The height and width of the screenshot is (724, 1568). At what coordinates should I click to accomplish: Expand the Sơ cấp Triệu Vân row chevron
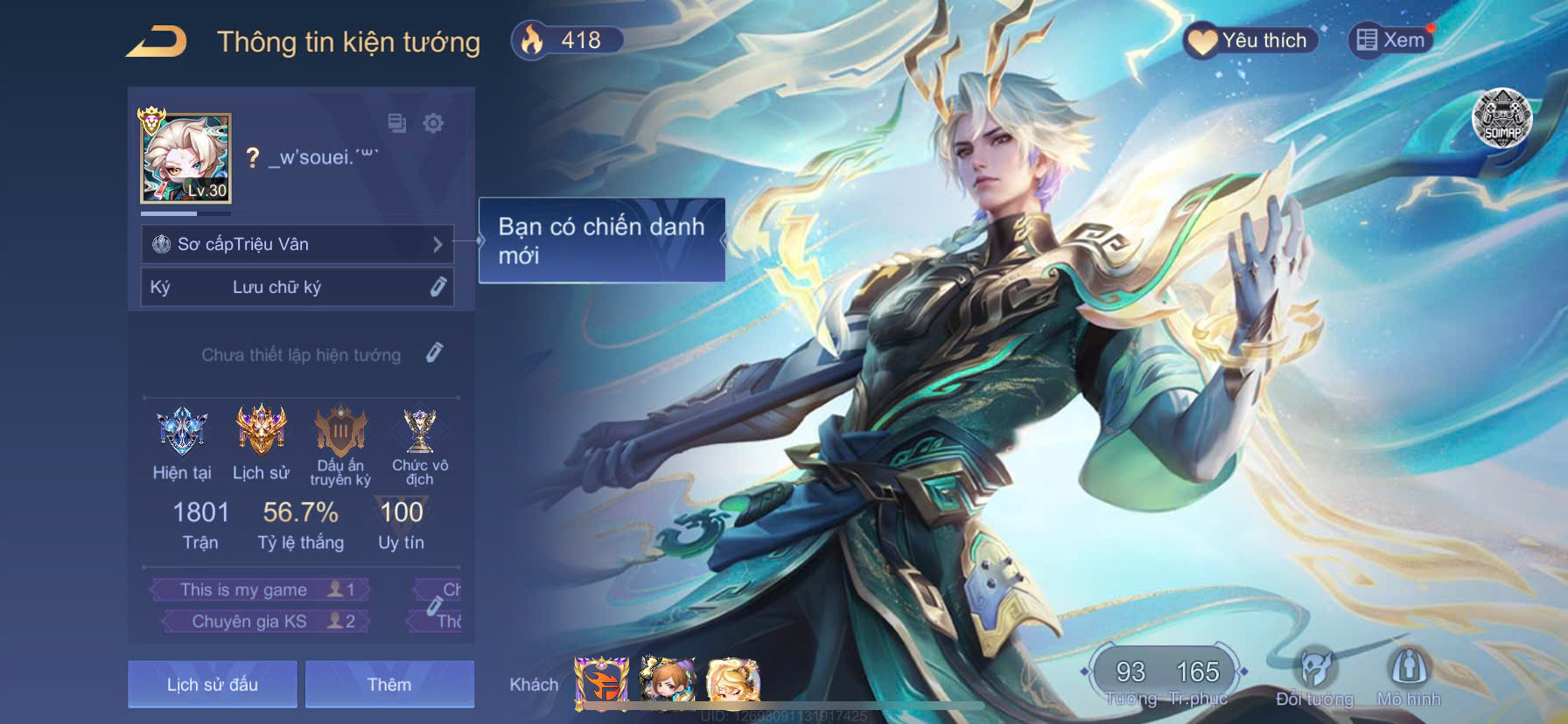(x=440, y=245)
